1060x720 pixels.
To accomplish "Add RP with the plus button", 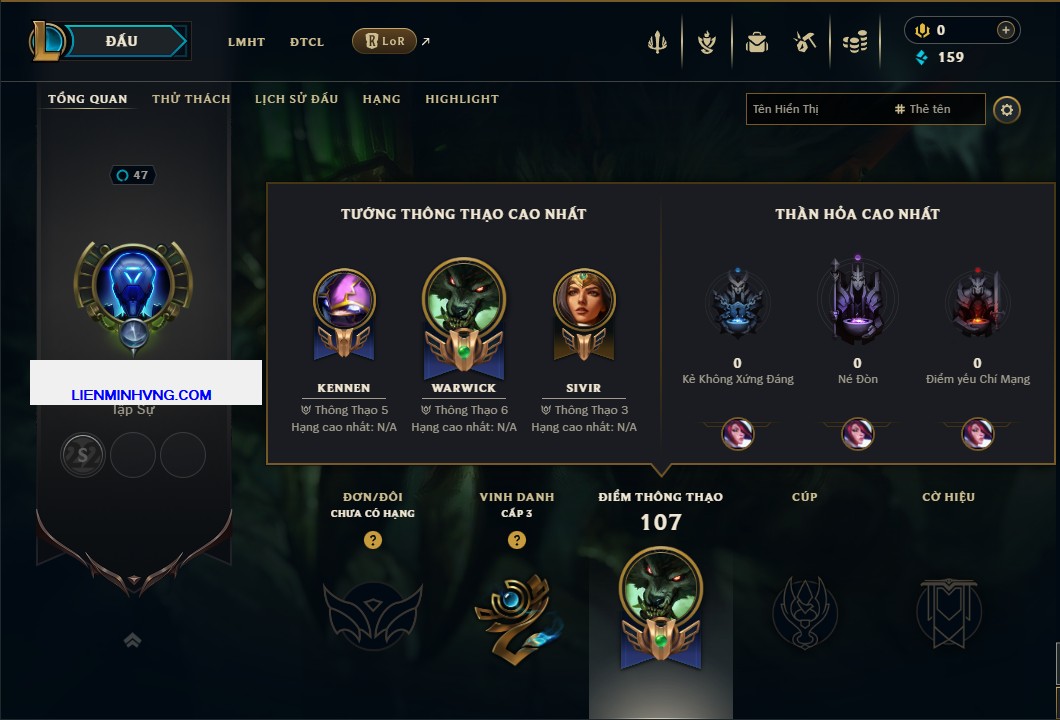I will (x=1005, y=30).
